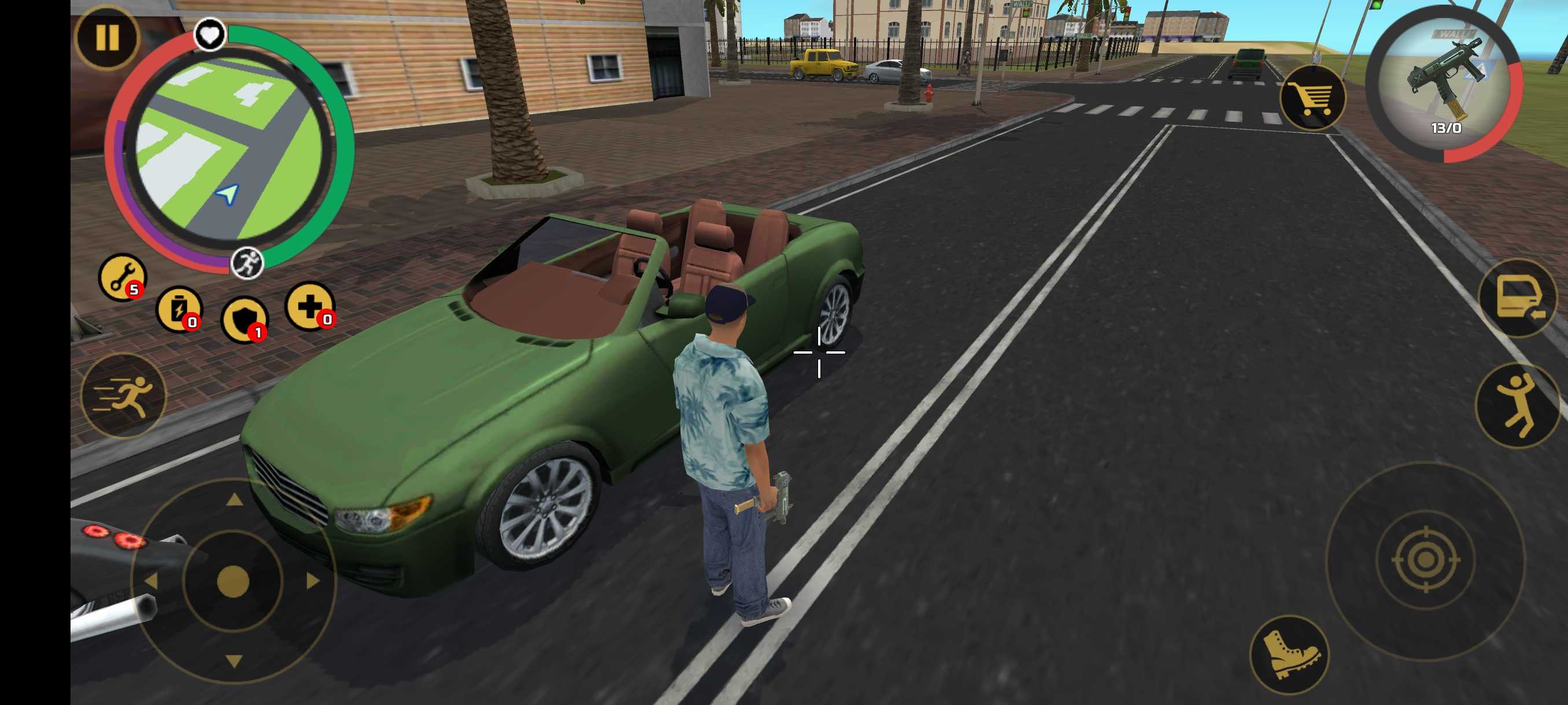Image resolution: width=1568 pixels, height=705 pixels.
Task: Tap the joystick down arrow
Action: (234, 661)
